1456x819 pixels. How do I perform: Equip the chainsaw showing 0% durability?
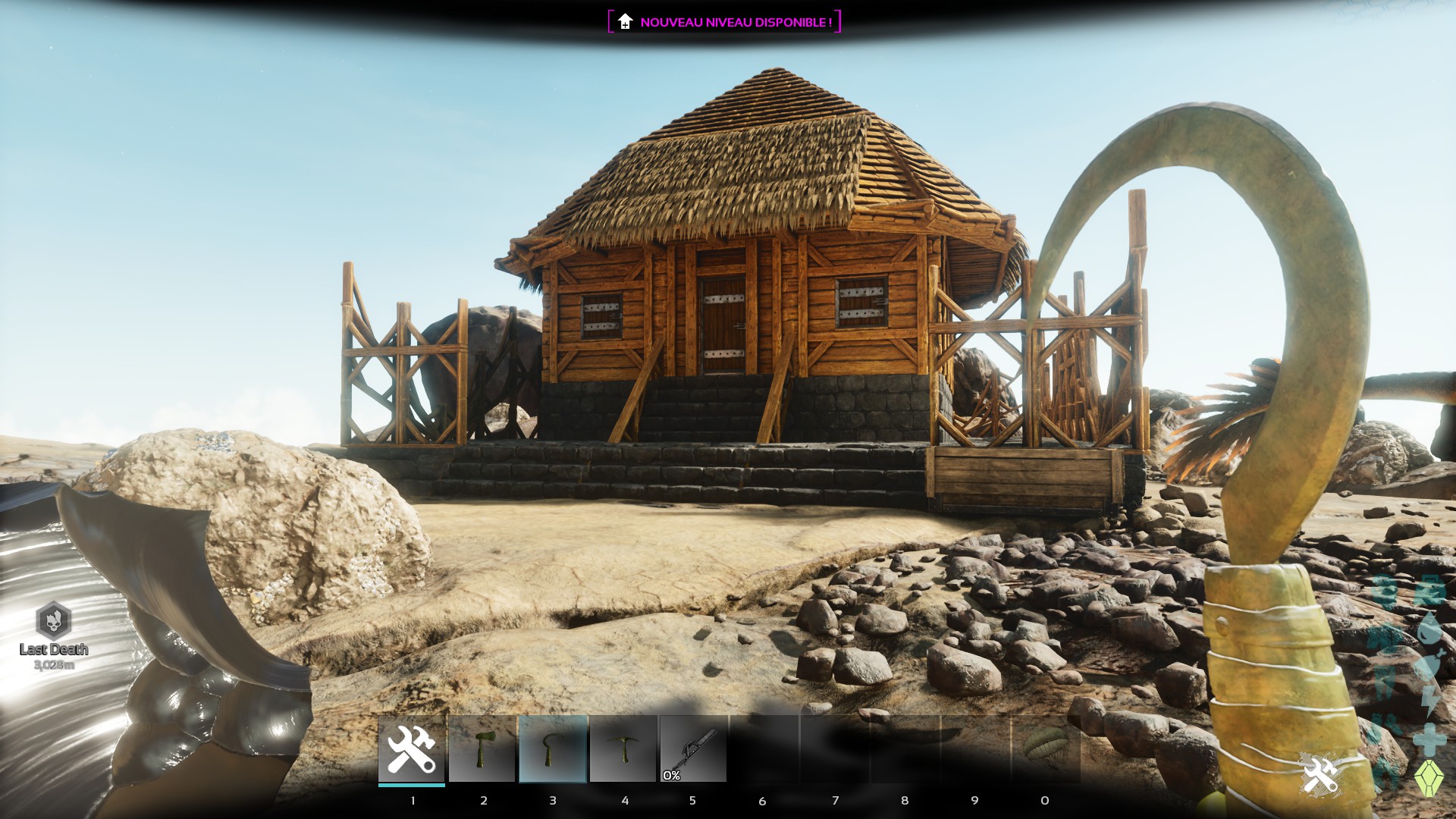click(693, 749)
